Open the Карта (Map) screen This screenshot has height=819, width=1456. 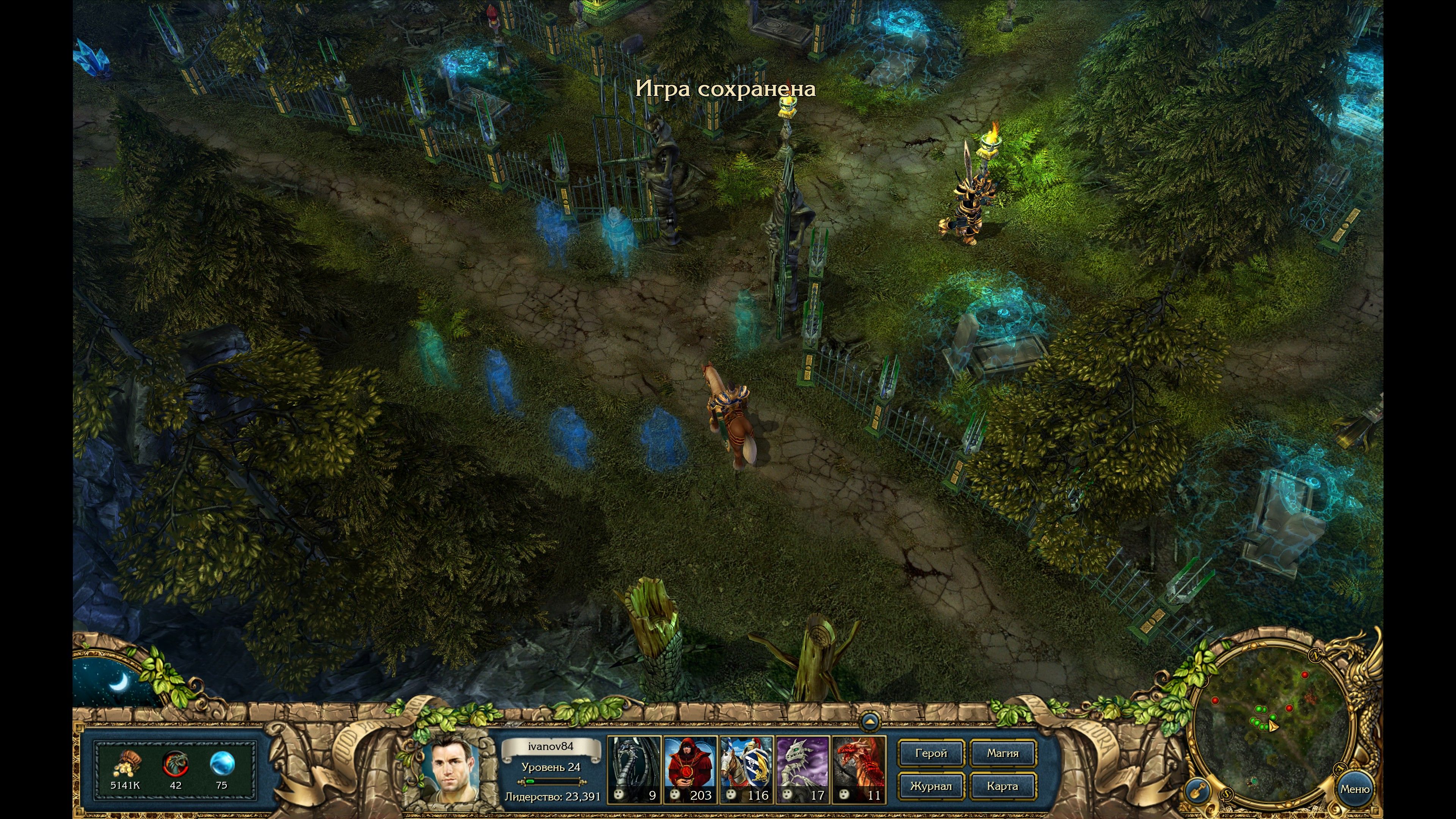[1003, 786]
